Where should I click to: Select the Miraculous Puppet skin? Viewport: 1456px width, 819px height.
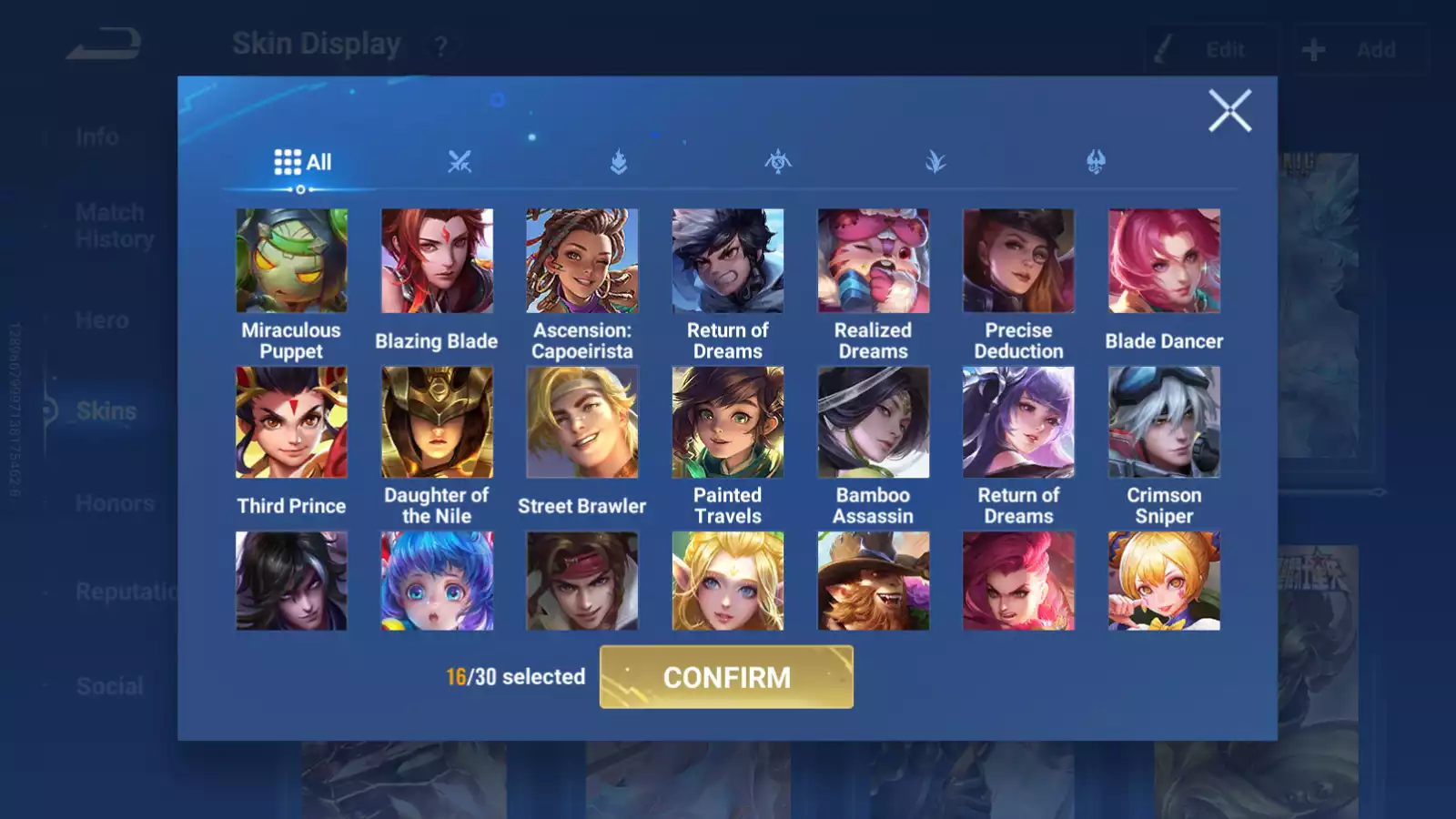click(x=291, y=261)
